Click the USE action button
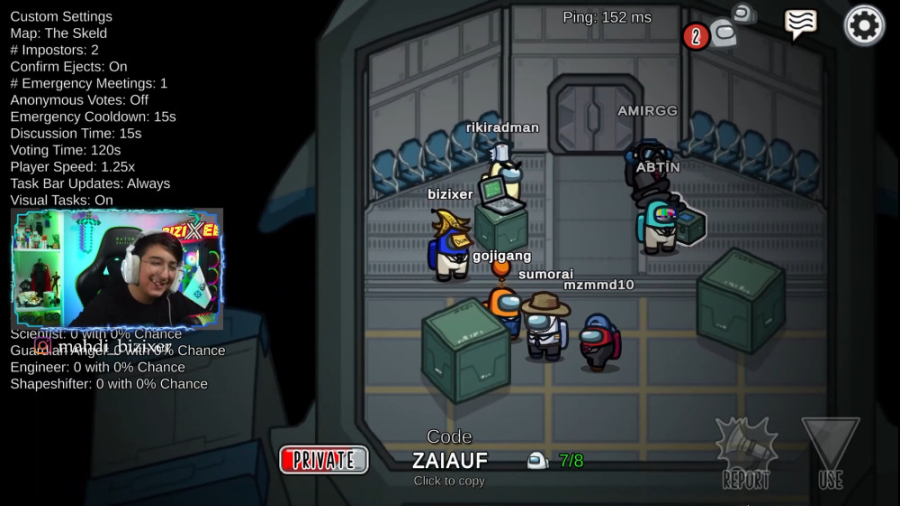This screenshot has width=900, height=506. coord(830,453)
